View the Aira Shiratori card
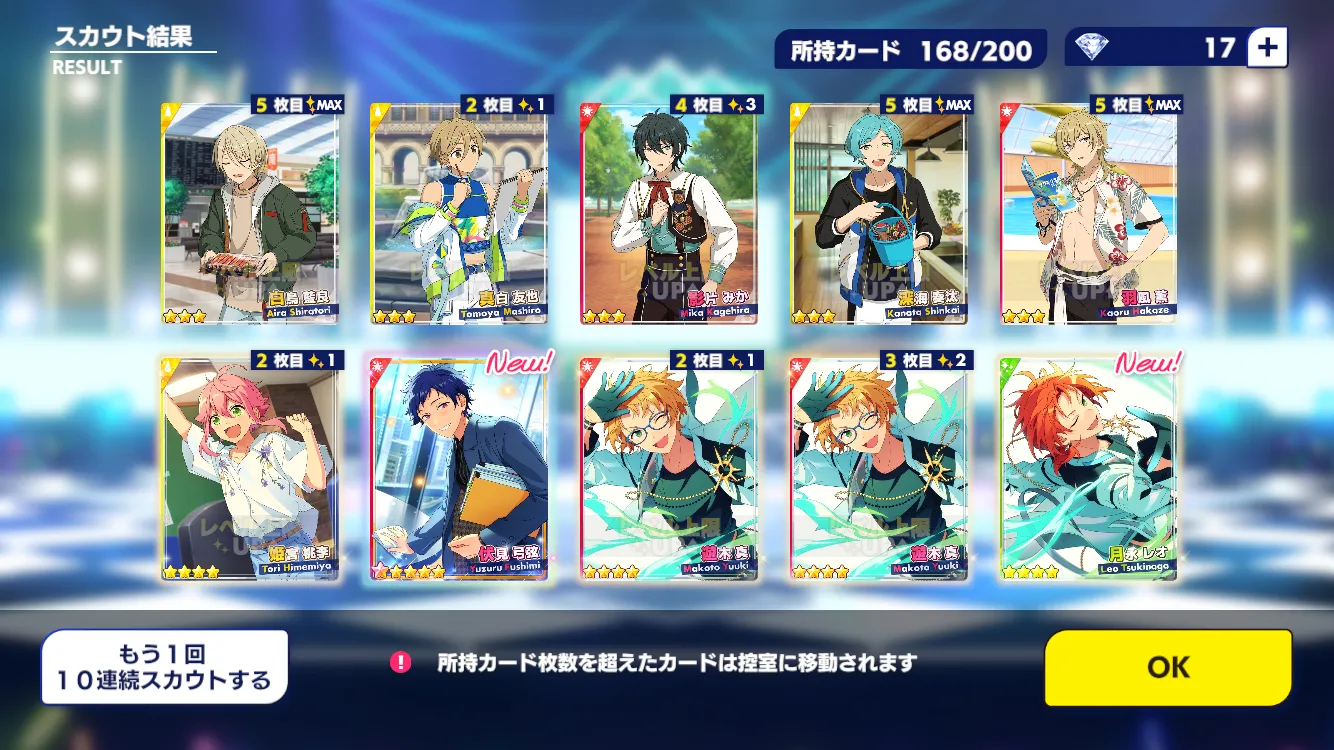This screenshot has width=1334, height=750. [250, 213]
